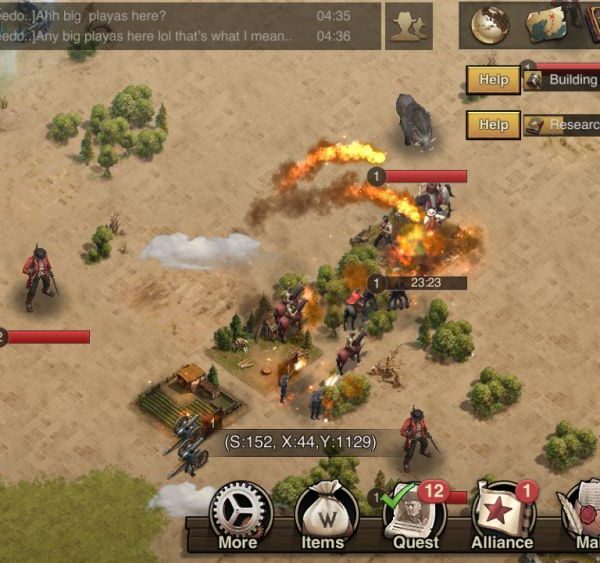600x563 pixels.
Task: Click the Help button beside Research
Action: click(x=493, y=125)
